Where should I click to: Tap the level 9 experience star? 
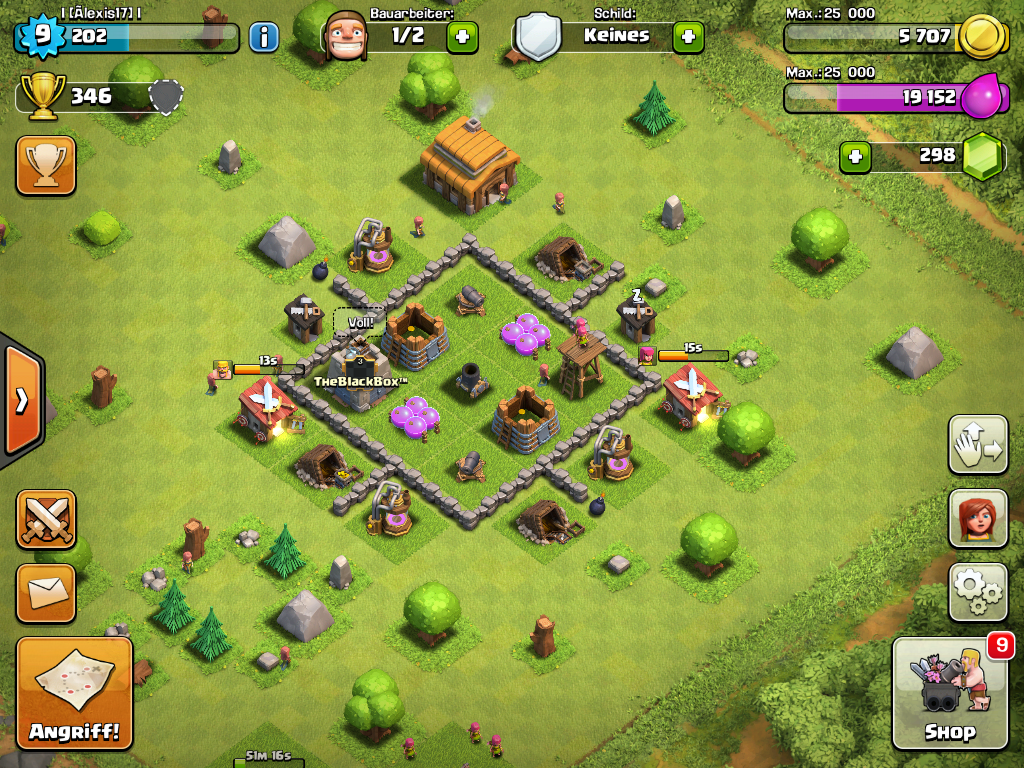(41, 37)
